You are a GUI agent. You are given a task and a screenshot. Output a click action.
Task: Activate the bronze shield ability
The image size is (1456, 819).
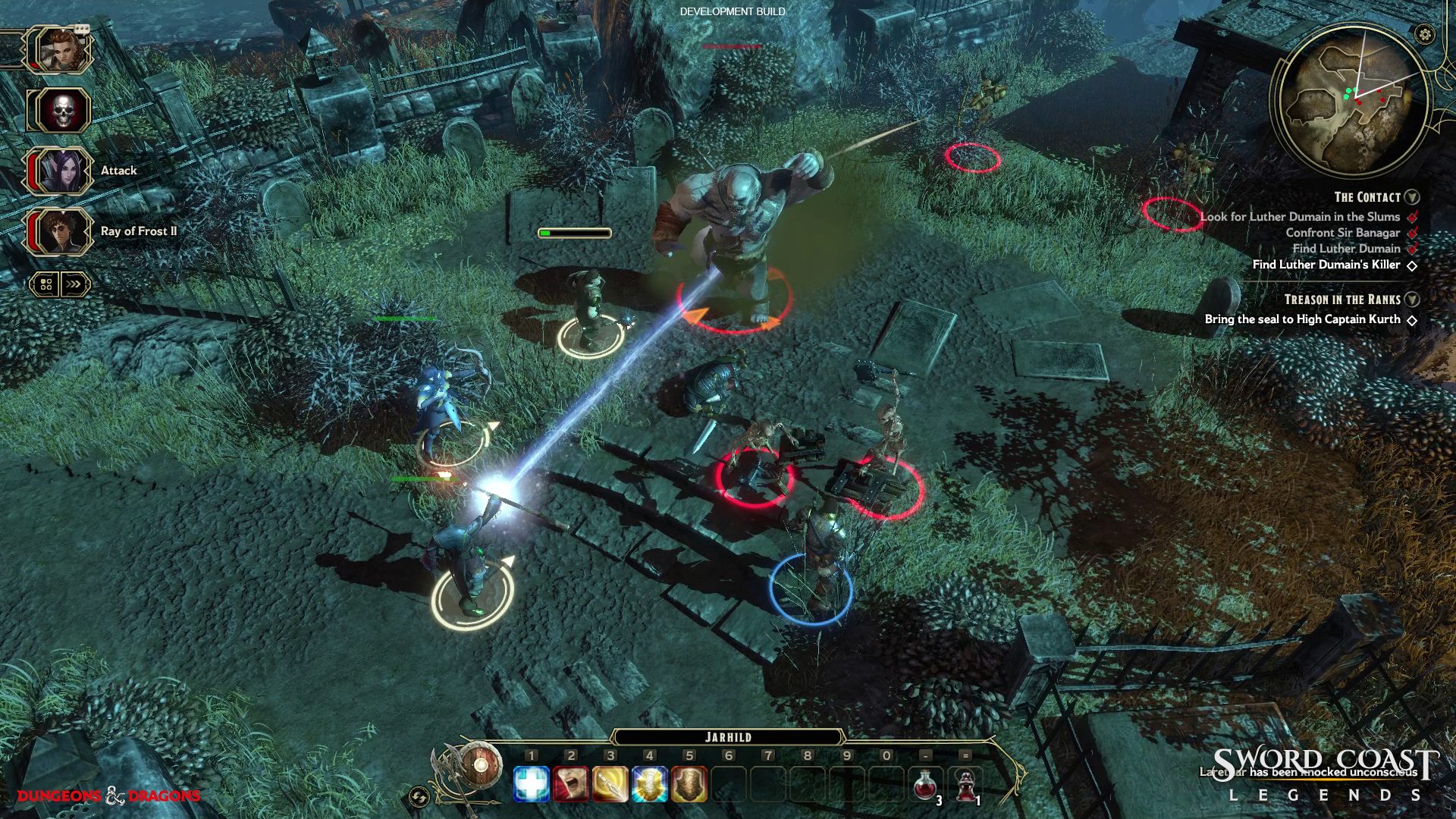pos(689,784)
